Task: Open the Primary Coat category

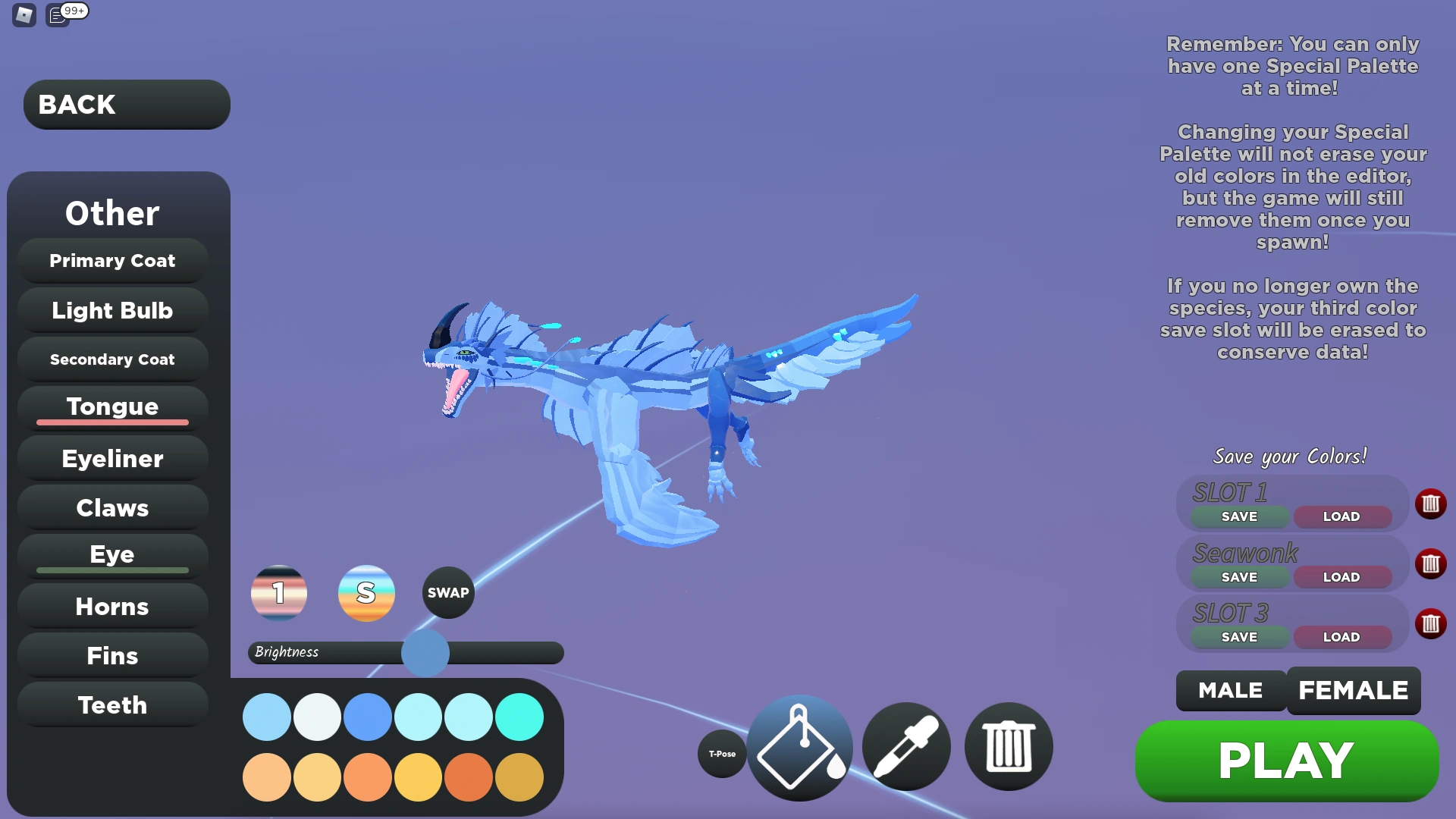Action: [111, 260]
